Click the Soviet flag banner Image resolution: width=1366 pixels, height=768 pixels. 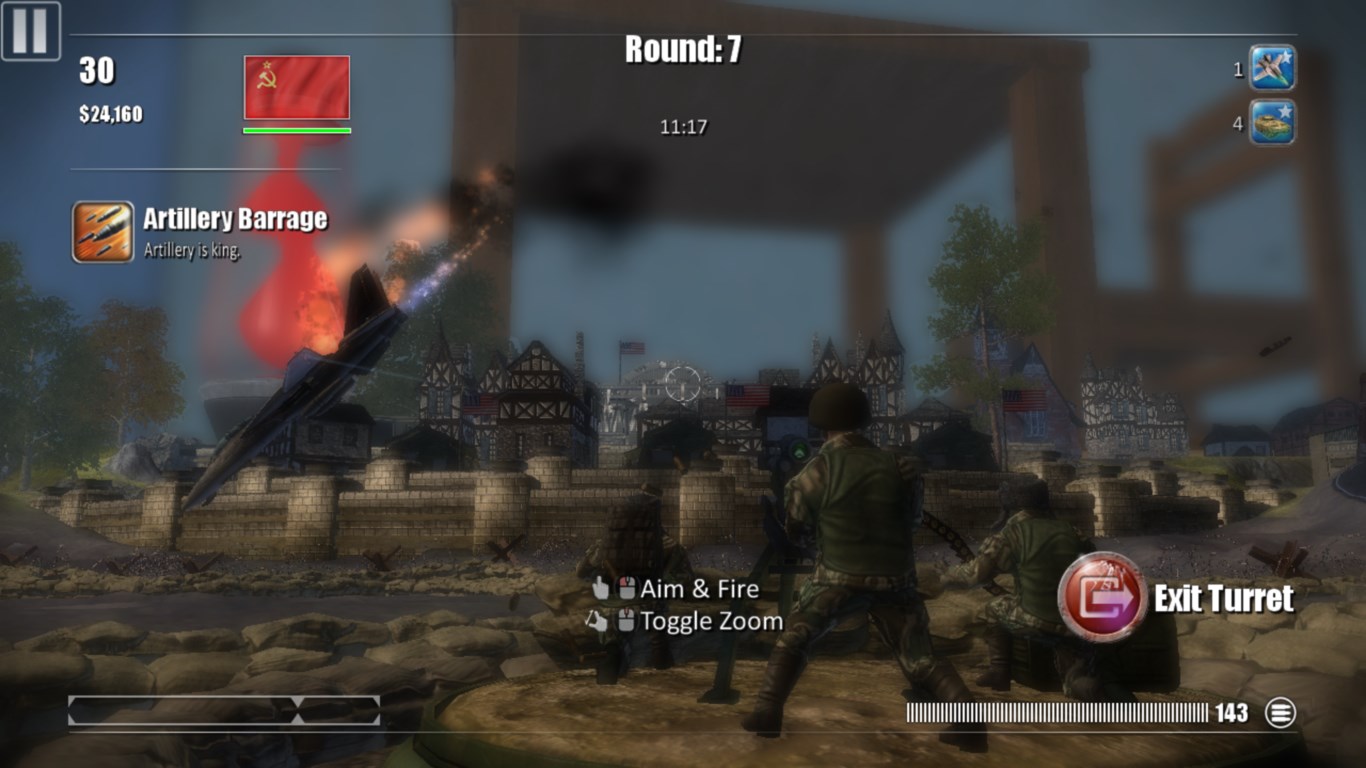point(294,88)
